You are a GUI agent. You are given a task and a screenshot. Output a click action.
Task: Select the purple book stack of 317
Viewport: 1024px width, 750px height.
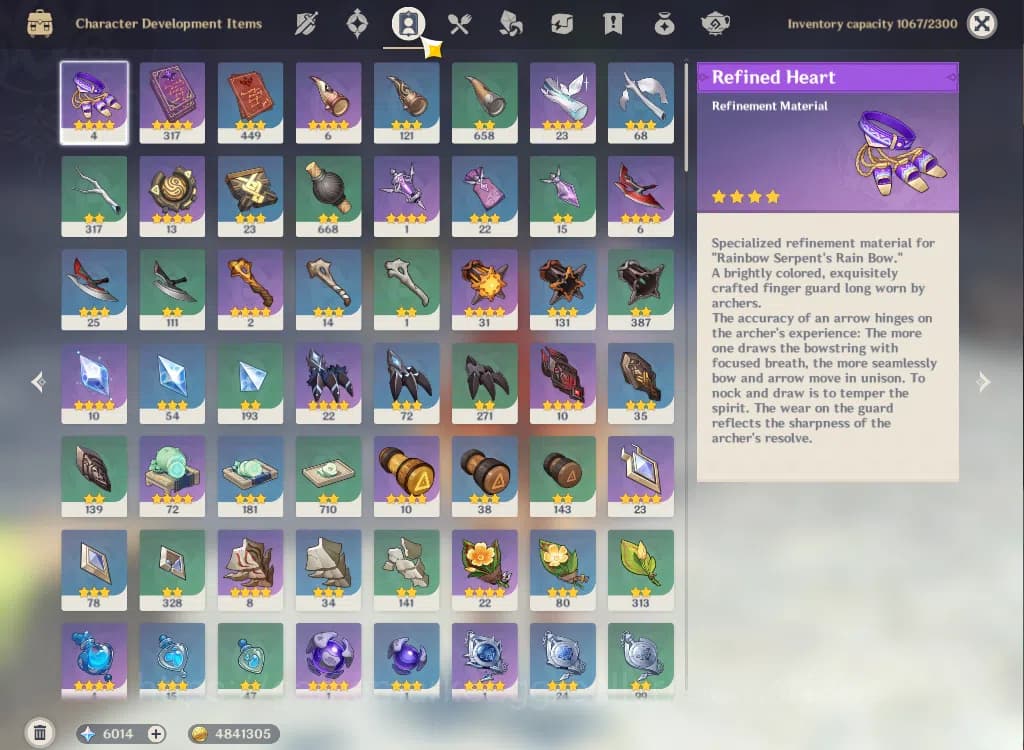172,102
